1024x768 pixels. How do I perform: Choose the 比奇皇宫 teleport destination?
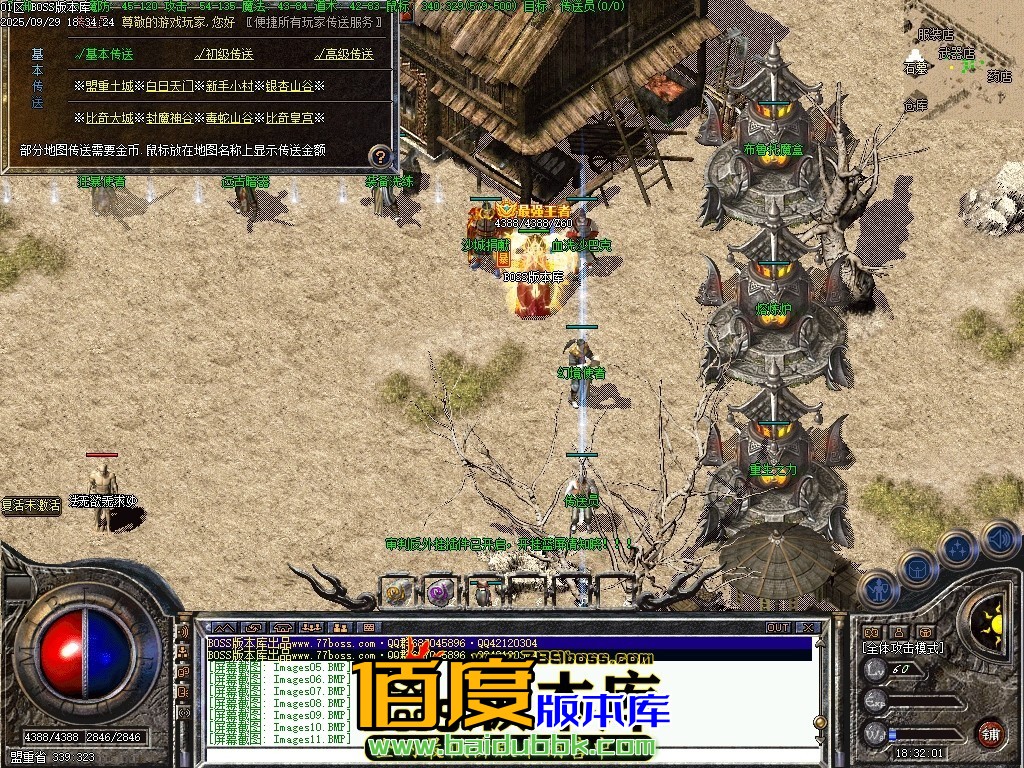[289, 118]
